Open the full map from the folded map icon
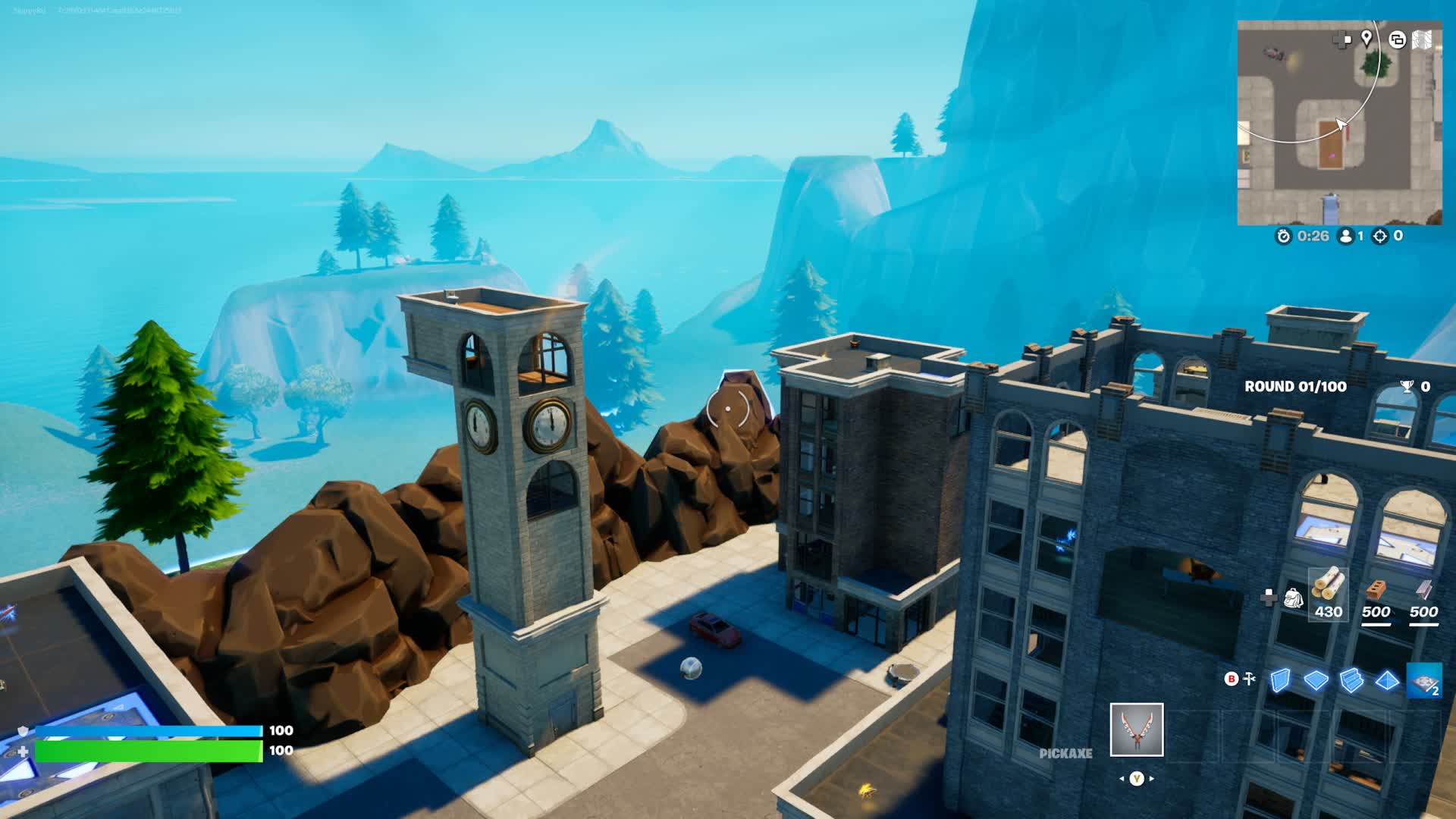The width and height of the screenshot is (1456, 819). (1423, 39)
